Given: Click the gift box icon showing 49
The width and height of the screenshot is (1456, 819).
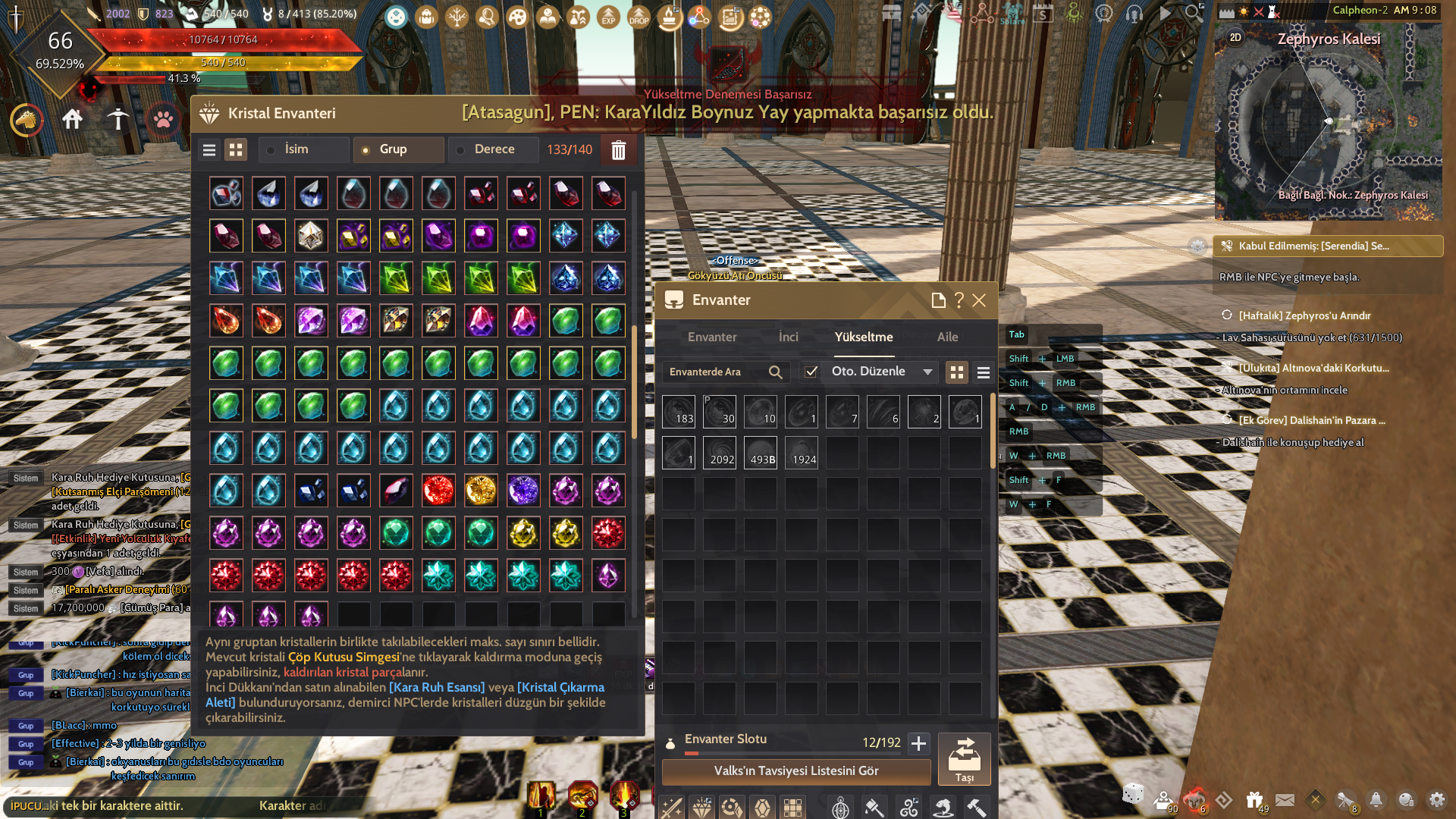Looking at the screenshot, I should click(x=1253, y=800).
